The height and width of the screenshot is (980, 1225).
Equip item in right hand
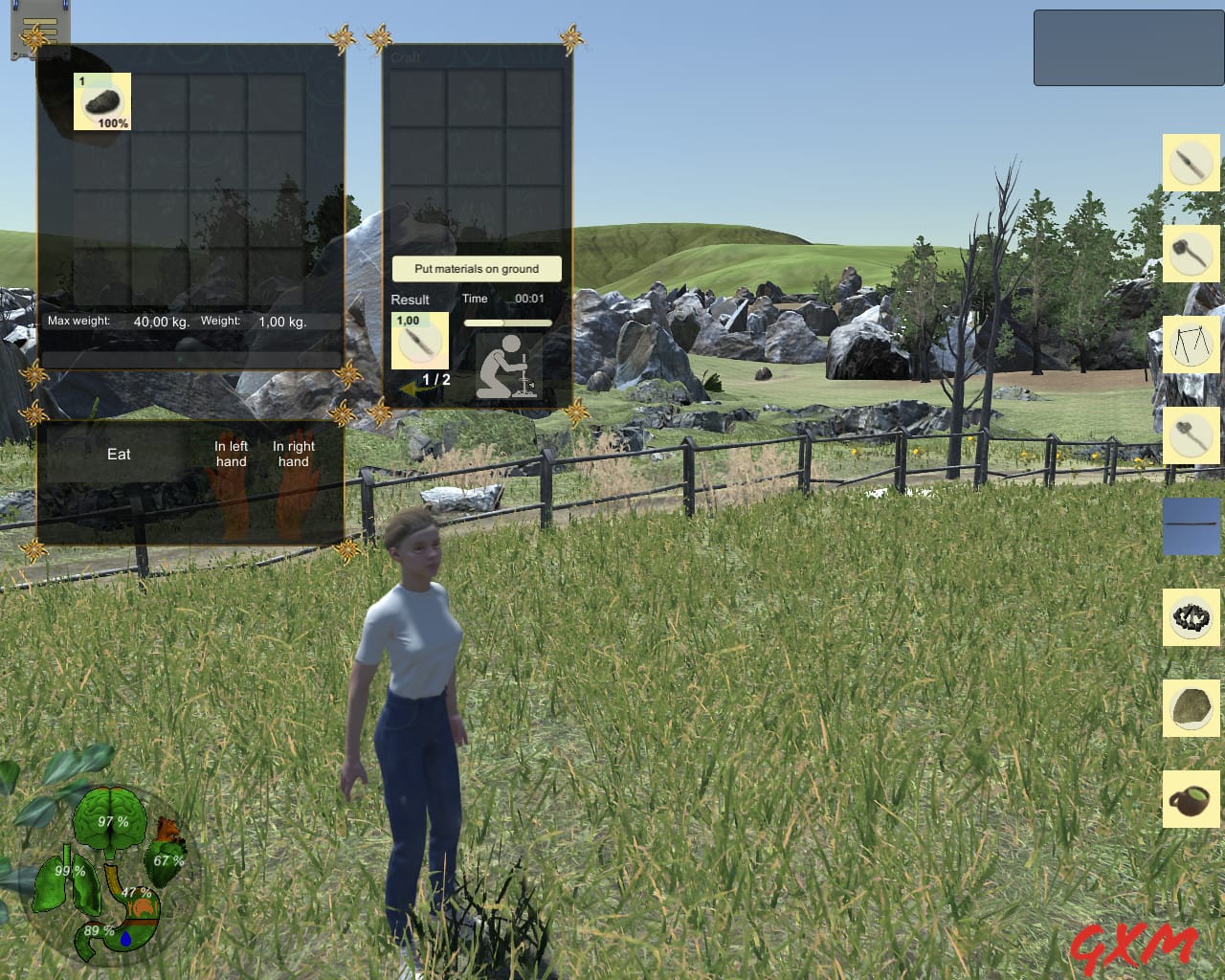click(292, 454)
